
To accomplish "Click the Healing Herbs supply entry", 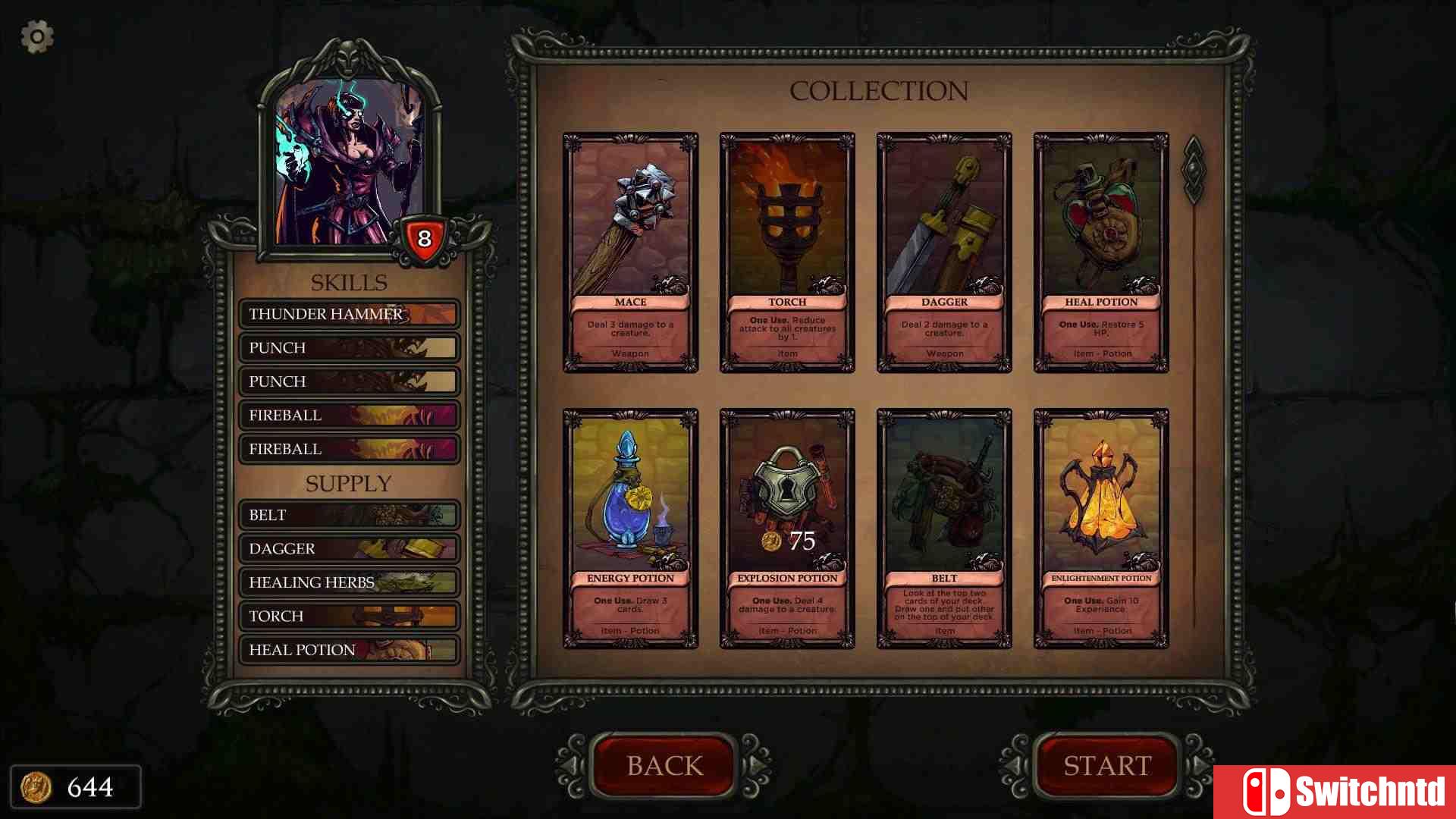I will click(349, 582).
